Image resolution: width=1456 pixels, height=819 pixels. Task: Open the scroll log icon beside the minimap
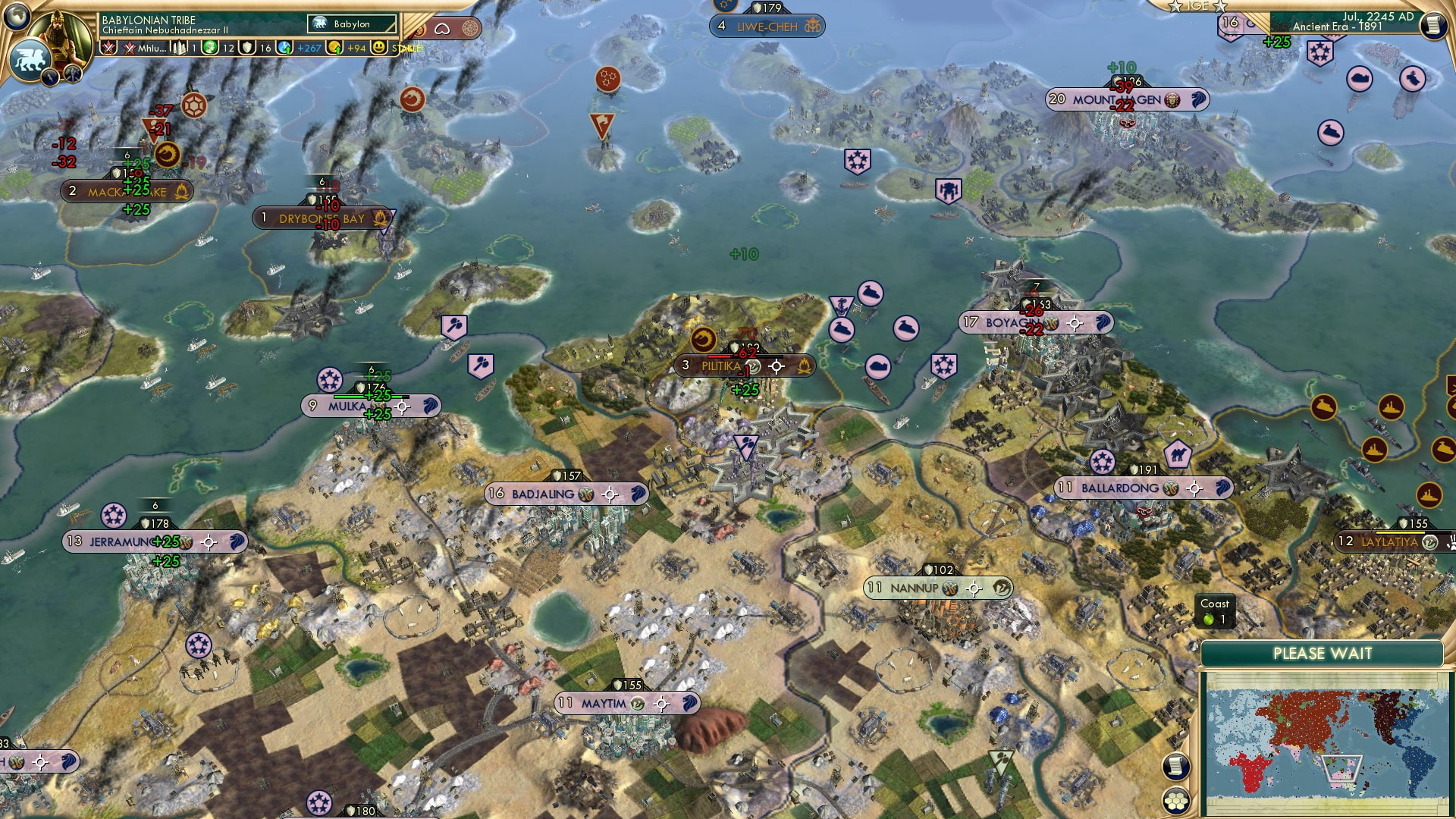(1176, 765)
